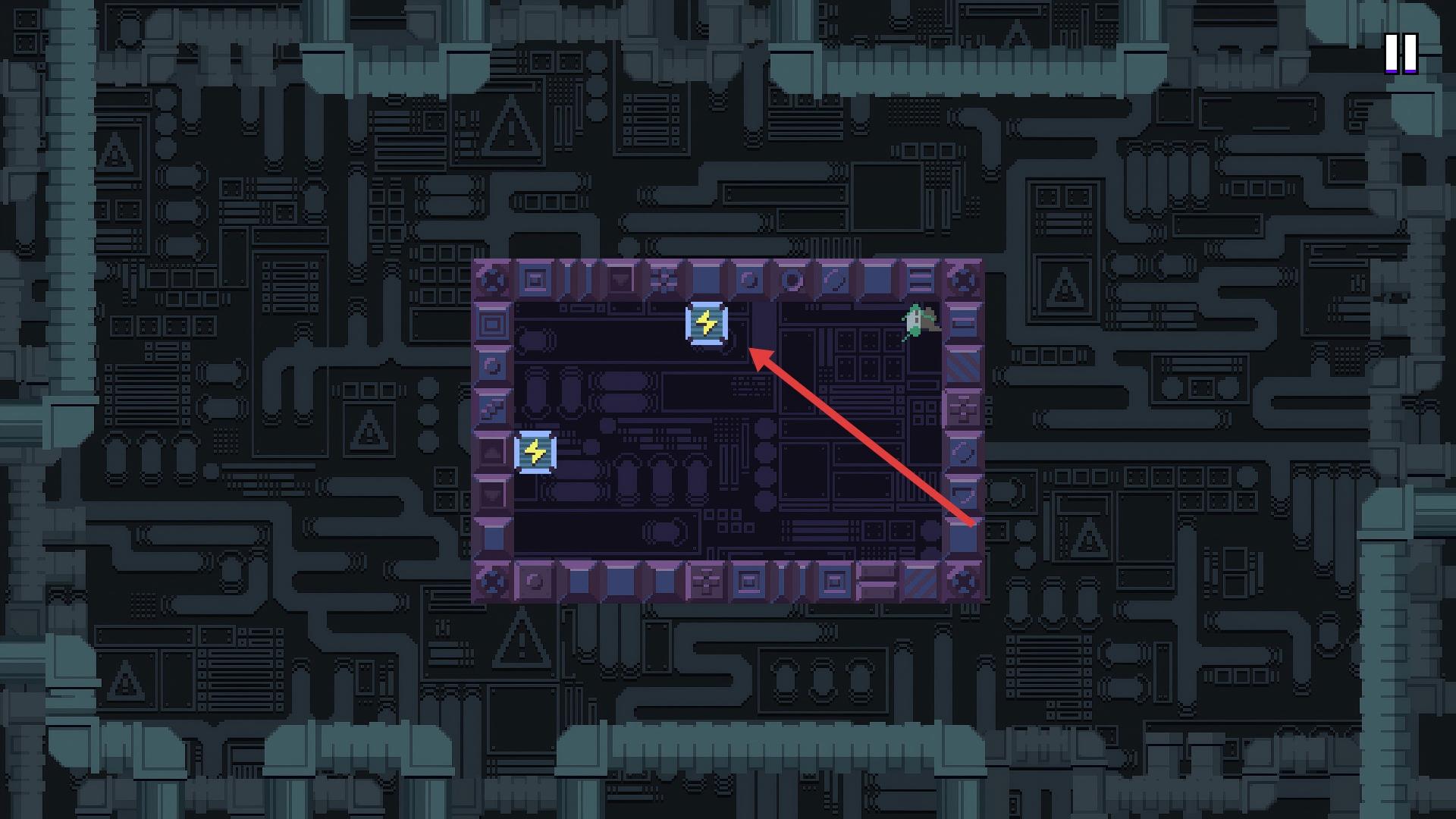Select the lightning battery tile on the left wall
Viewport: 1456px width, 819px height.
point(535,452)
